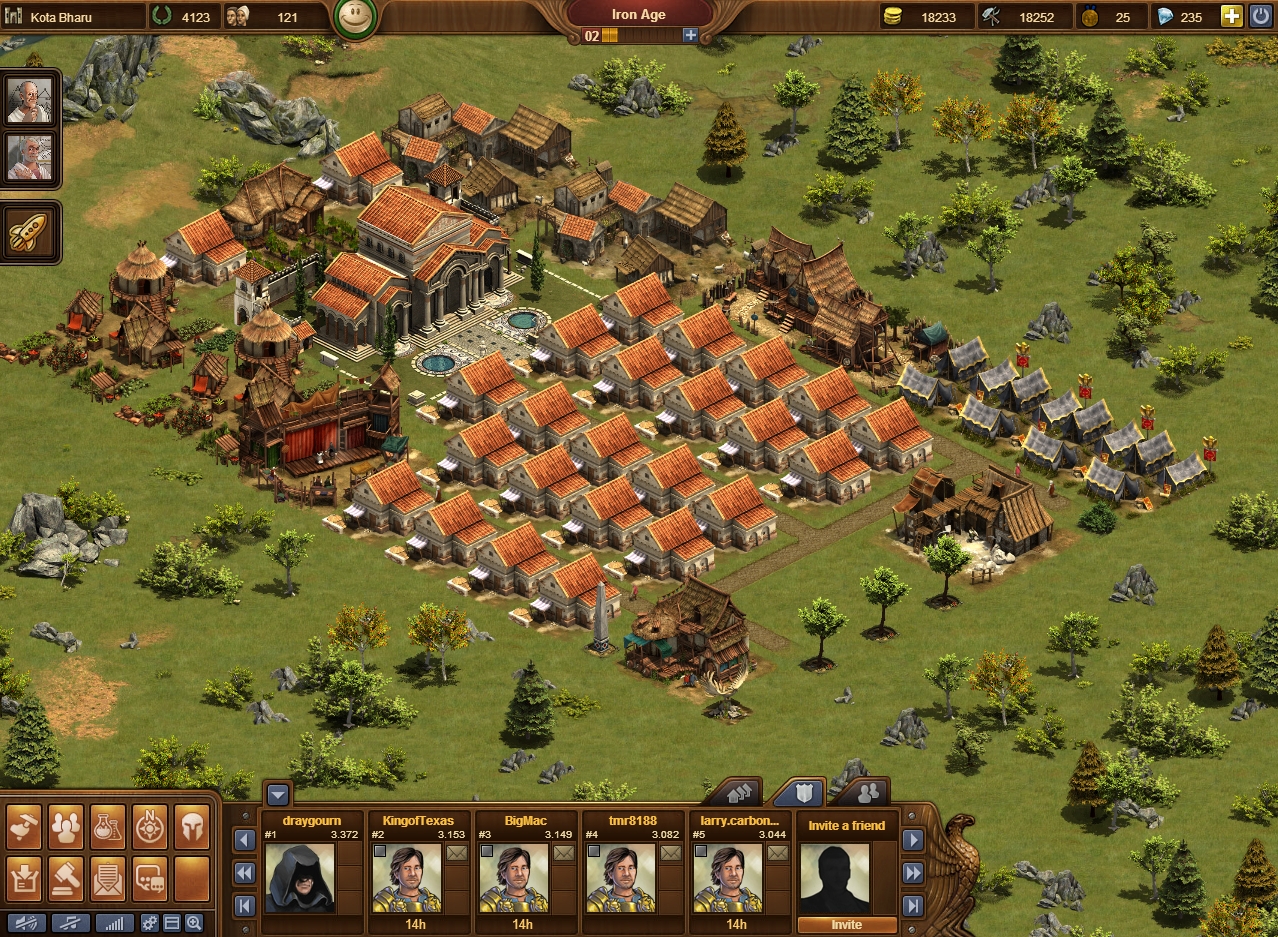Open the build menu hammer icon

[x=24, y=826]
